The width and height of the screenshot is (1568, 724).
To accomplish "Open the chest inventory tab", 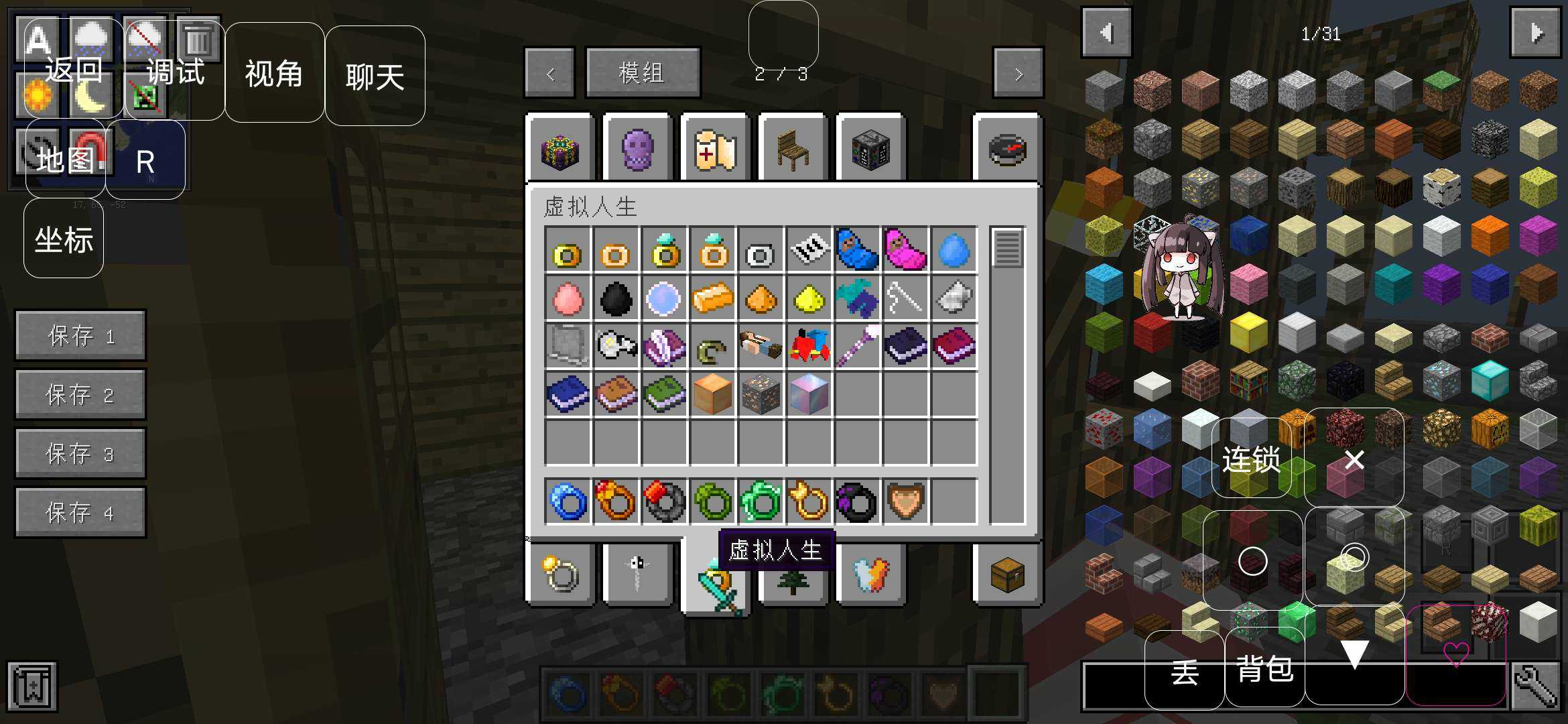I will pos(1007,575).
